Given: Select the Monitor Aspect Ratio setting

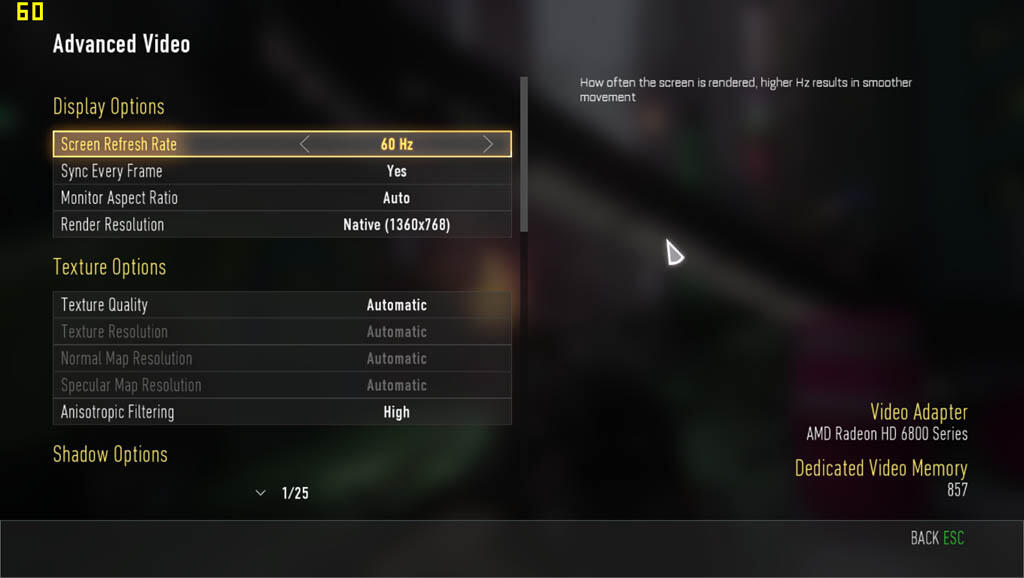Looking at the screenshot, I should pos(282,198).
